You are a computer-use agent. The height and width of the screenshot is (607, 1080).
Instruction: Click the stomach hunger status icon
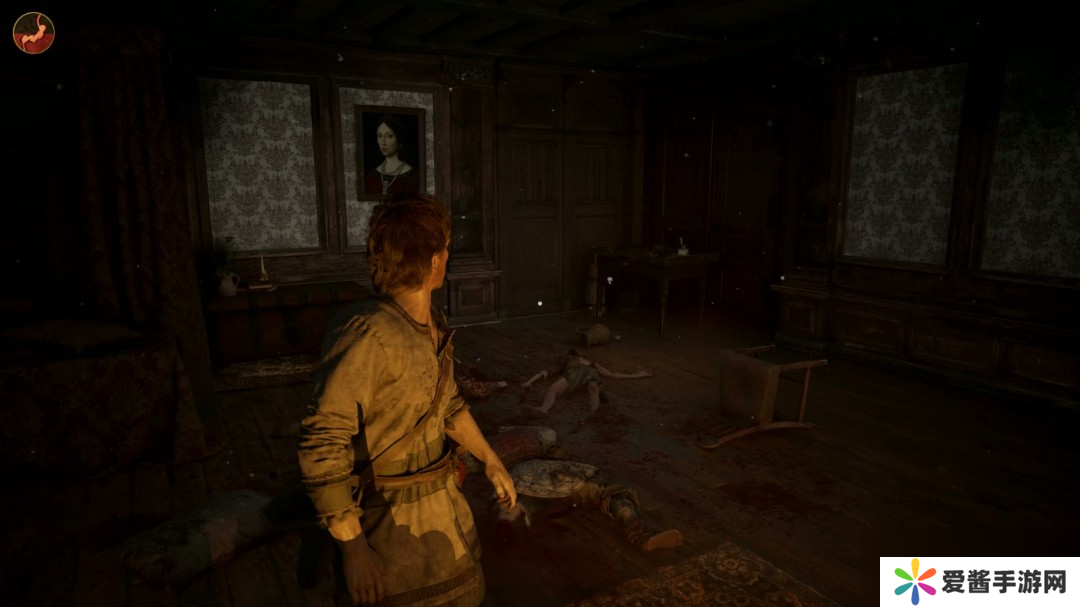click(x=33, y=32)
